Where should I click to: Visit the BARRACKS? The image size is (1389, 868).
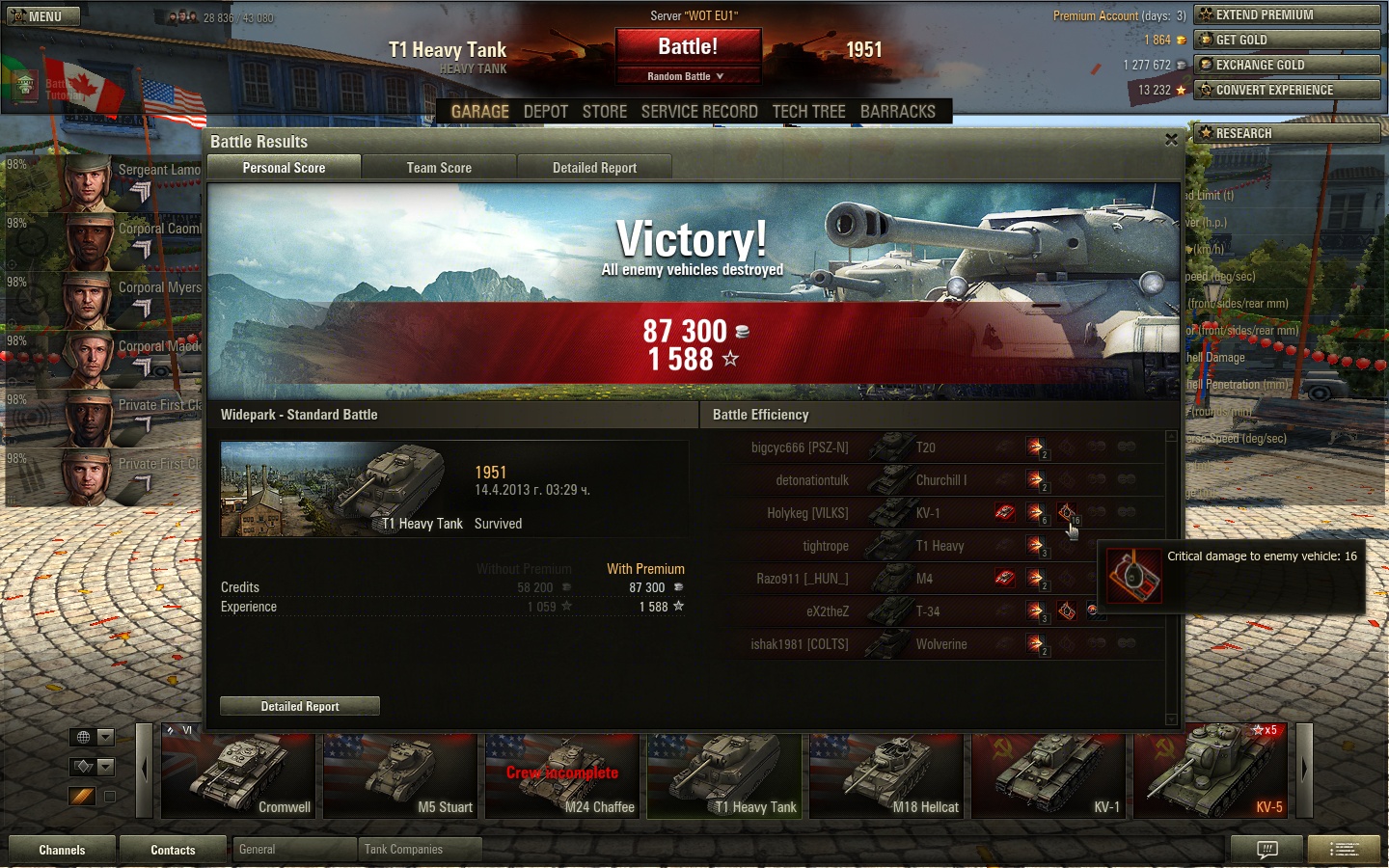[x=897, y=112]
